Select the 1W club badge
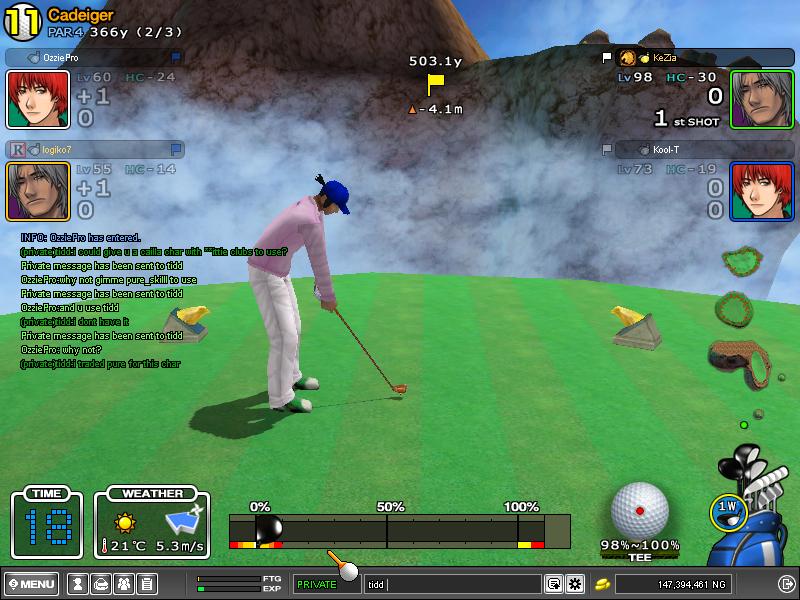The width and height of the screenshot is (800, 600). coord(727,508)
